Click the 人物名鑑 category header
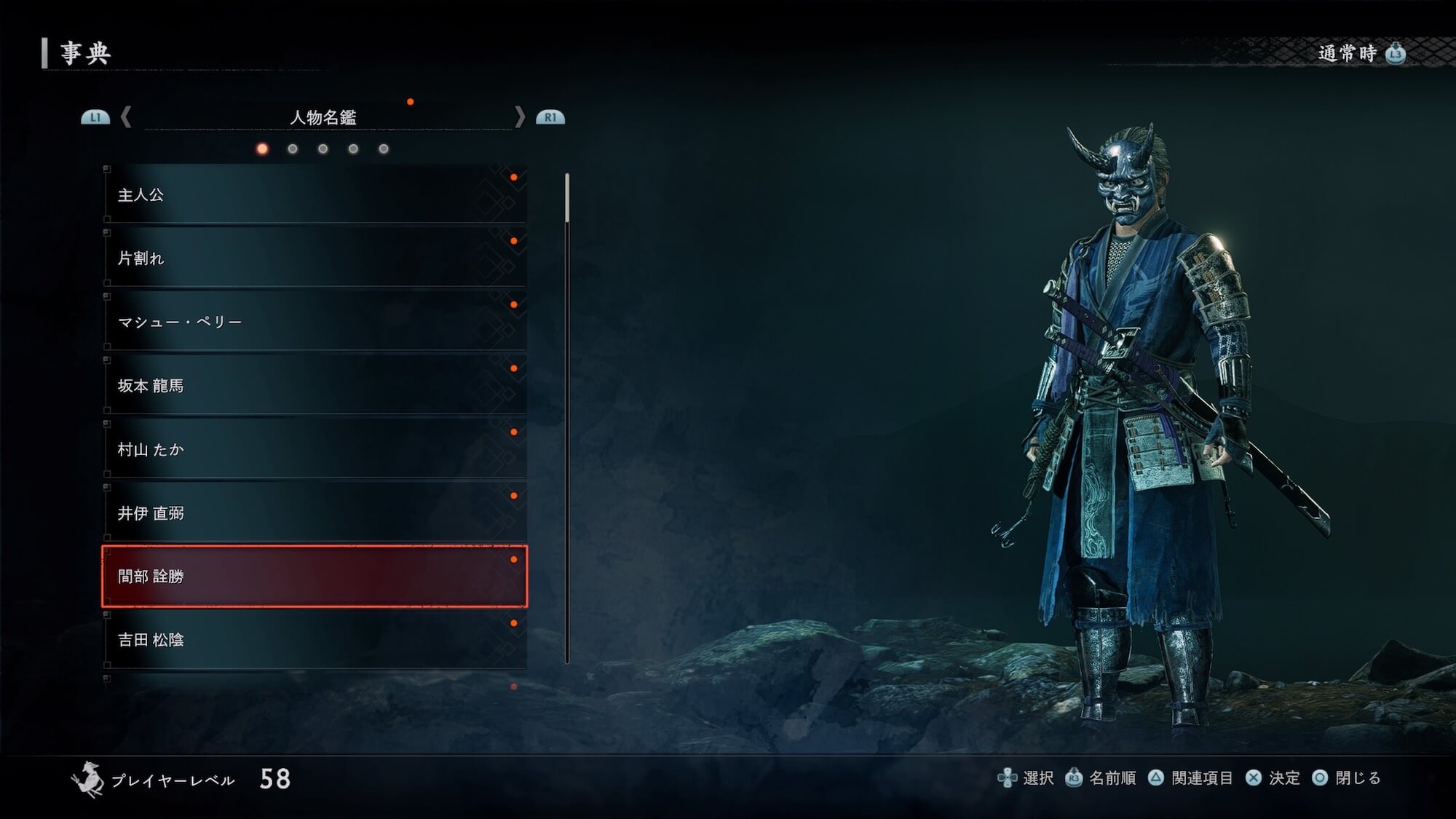The image size is (1456, 819). (323, 117)
